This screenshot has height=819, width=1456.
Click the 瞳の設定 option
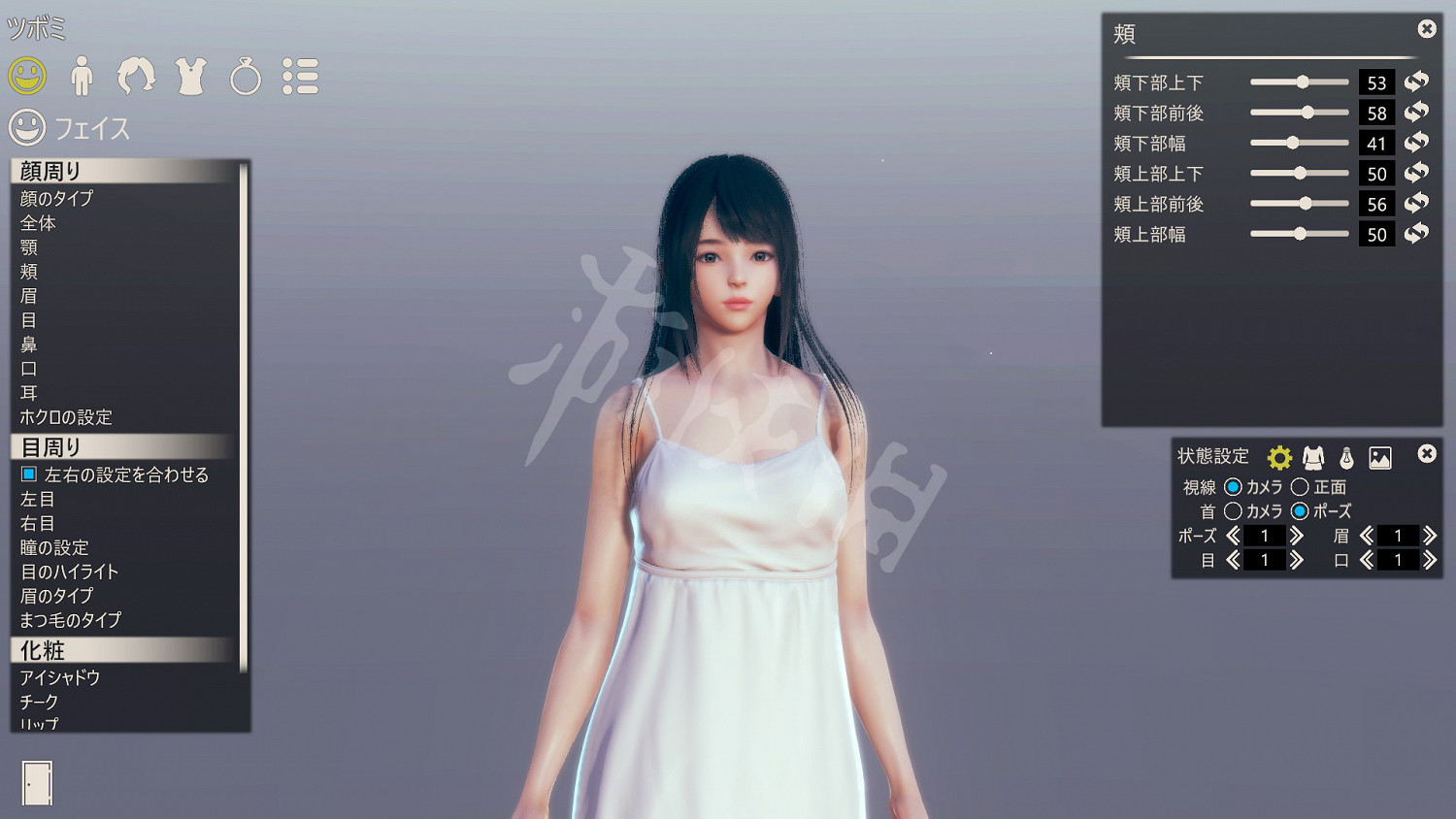[55, 547]
